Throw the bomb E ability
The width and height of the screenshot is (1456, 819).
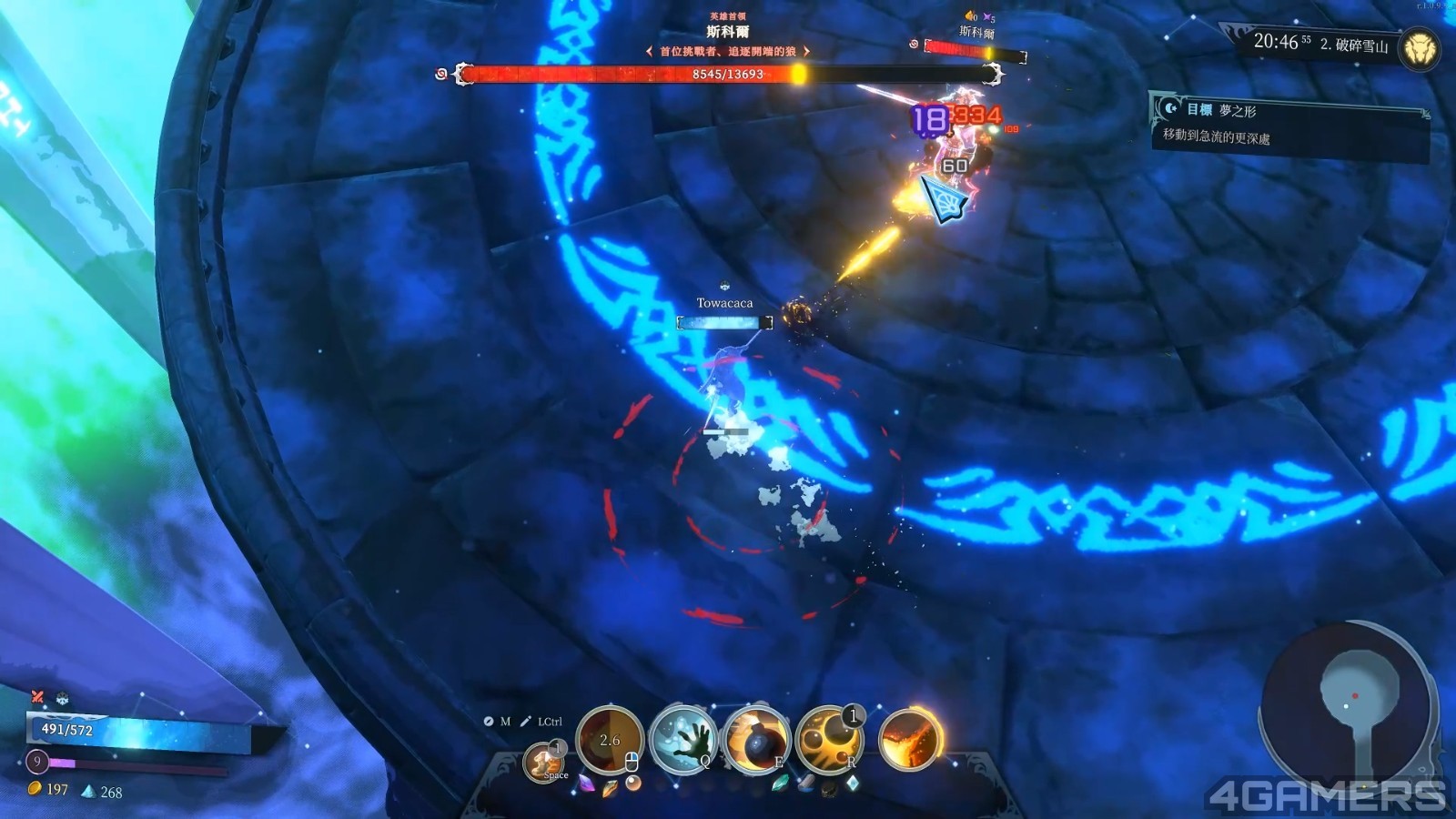[x=755, y=739]
